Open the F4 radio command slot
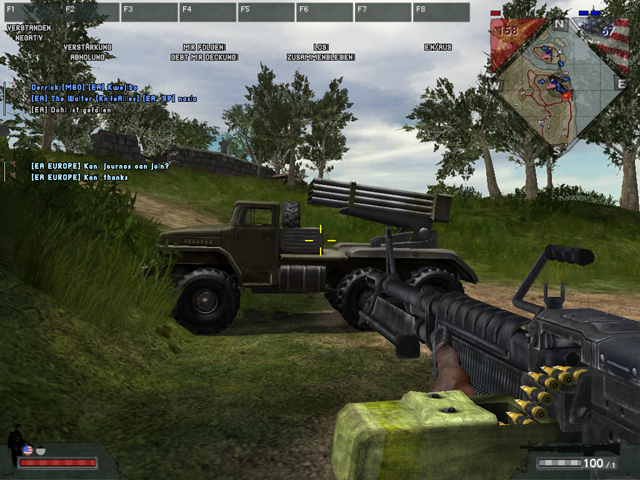Image resolution: width=640 pixels, height=480 pixels. point(207,12)
